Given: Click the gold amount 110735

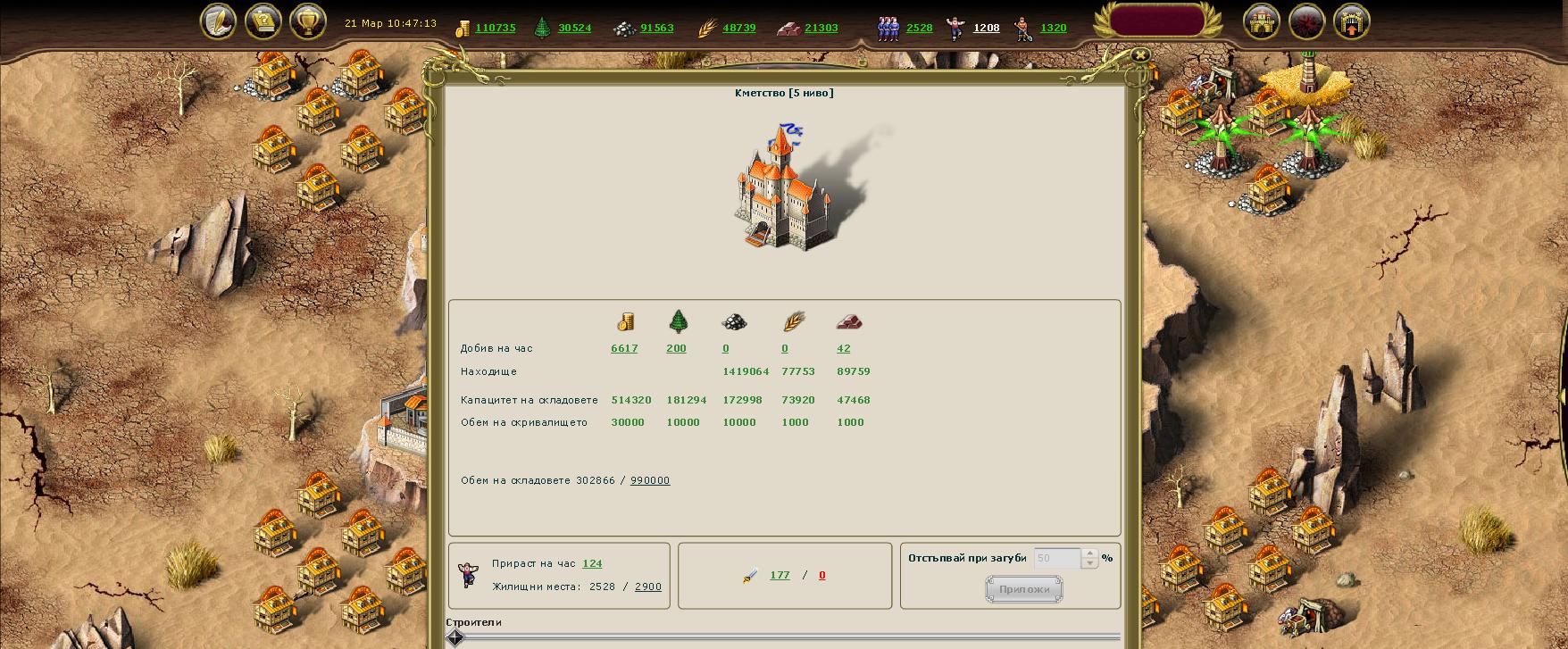Looking at the screenshot, I should click(x=495, y=28).
